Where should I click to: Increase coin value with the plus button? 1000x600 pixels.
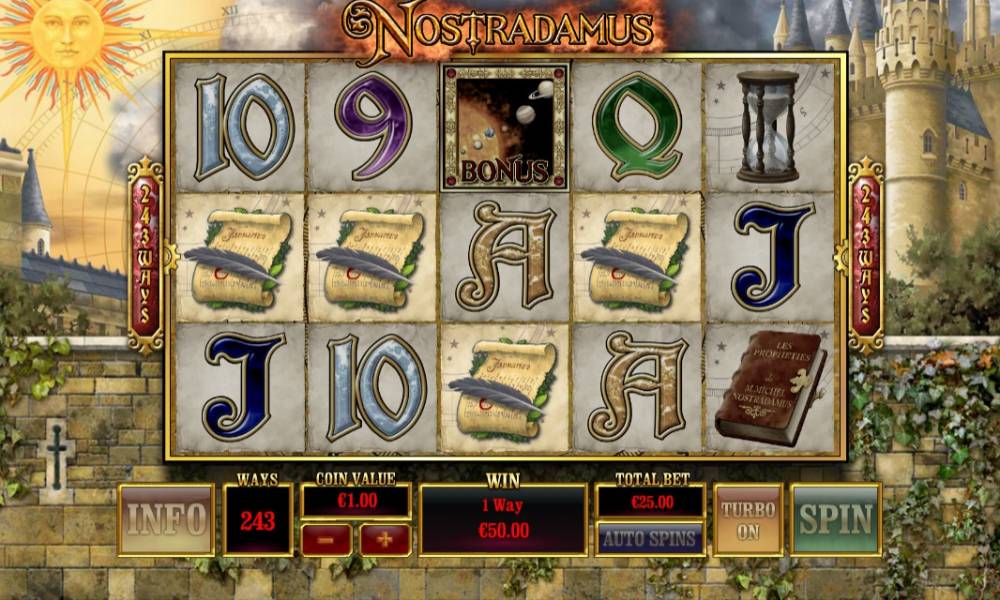385,539
